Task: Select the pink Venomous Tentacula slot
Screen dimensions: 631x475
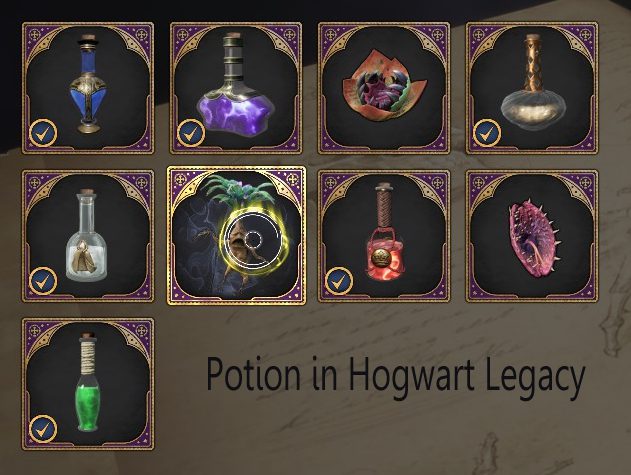Action: (x=532, y=235)
